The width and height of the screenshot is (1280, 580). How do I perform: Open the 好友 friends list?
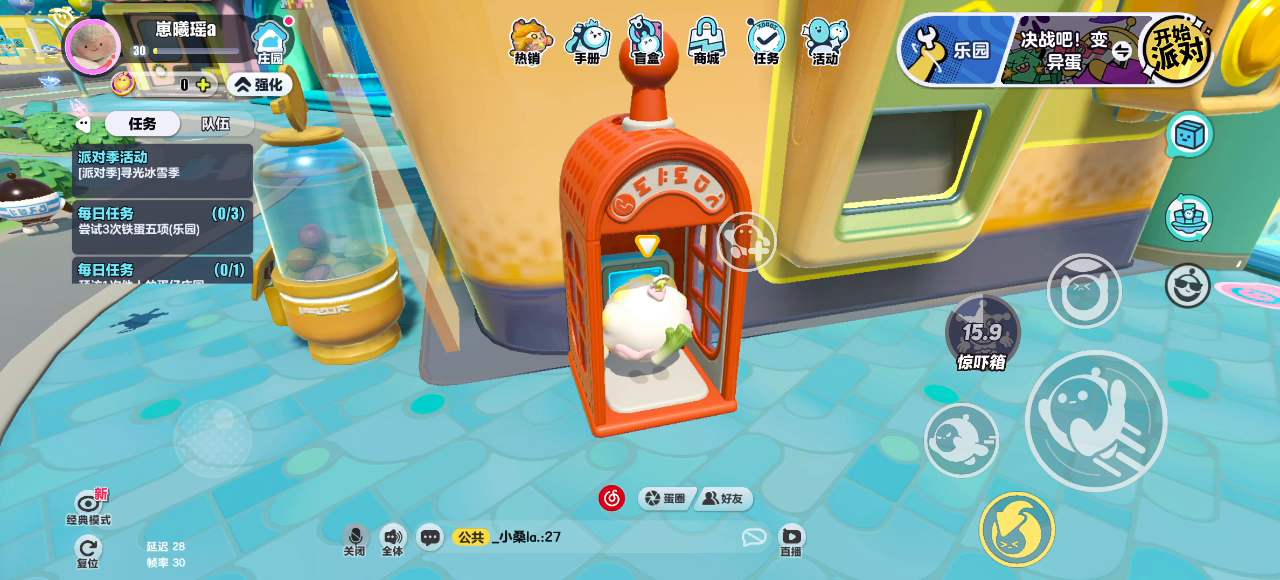point(724,498)
